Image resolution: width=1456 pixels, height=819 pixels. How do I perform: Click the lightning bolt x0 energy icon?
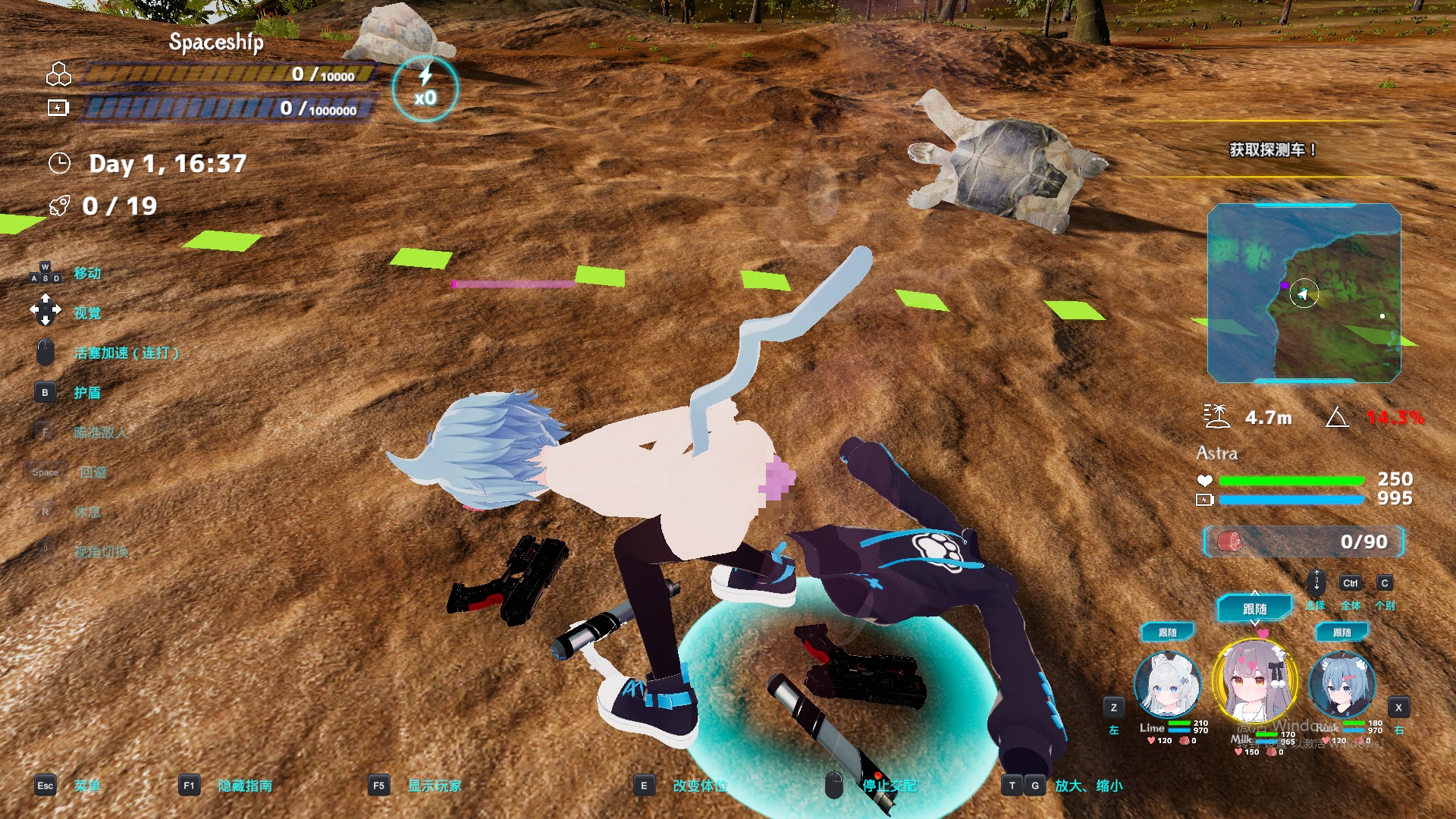[x=425, y=89]
